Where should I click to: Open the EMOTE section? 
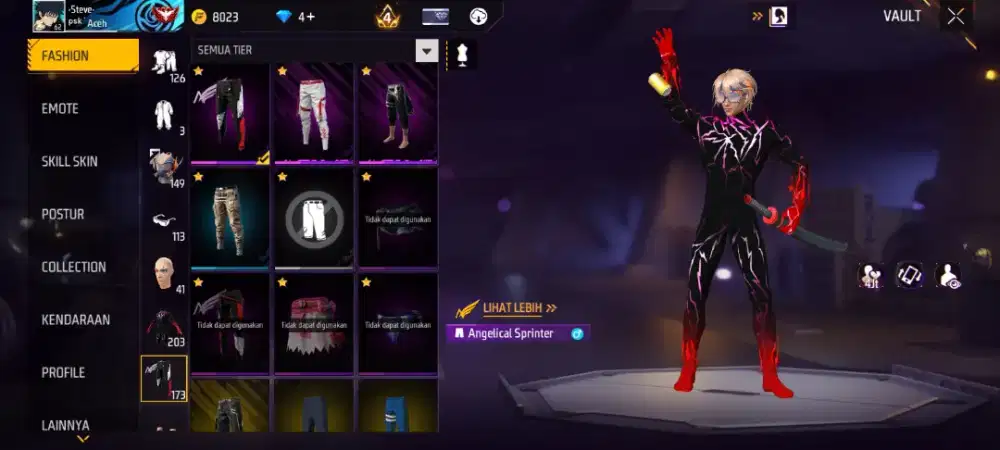(x=60, y=109)
